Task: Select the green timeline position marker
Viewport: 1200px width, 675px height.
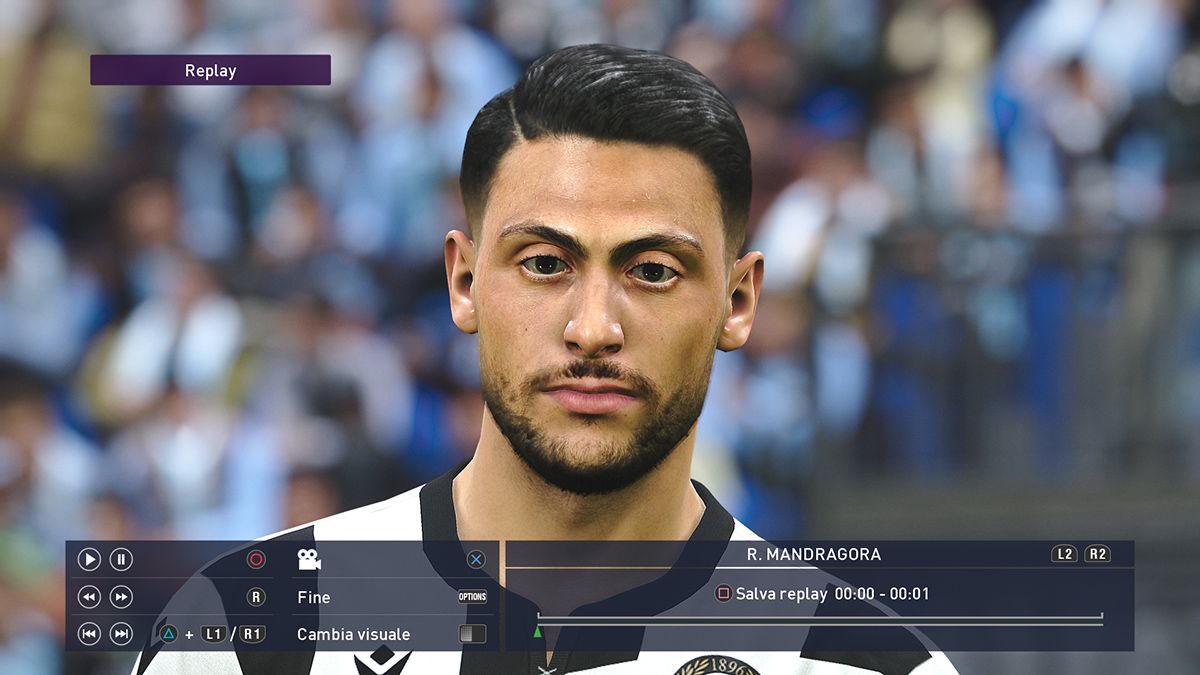Action: 538,632
